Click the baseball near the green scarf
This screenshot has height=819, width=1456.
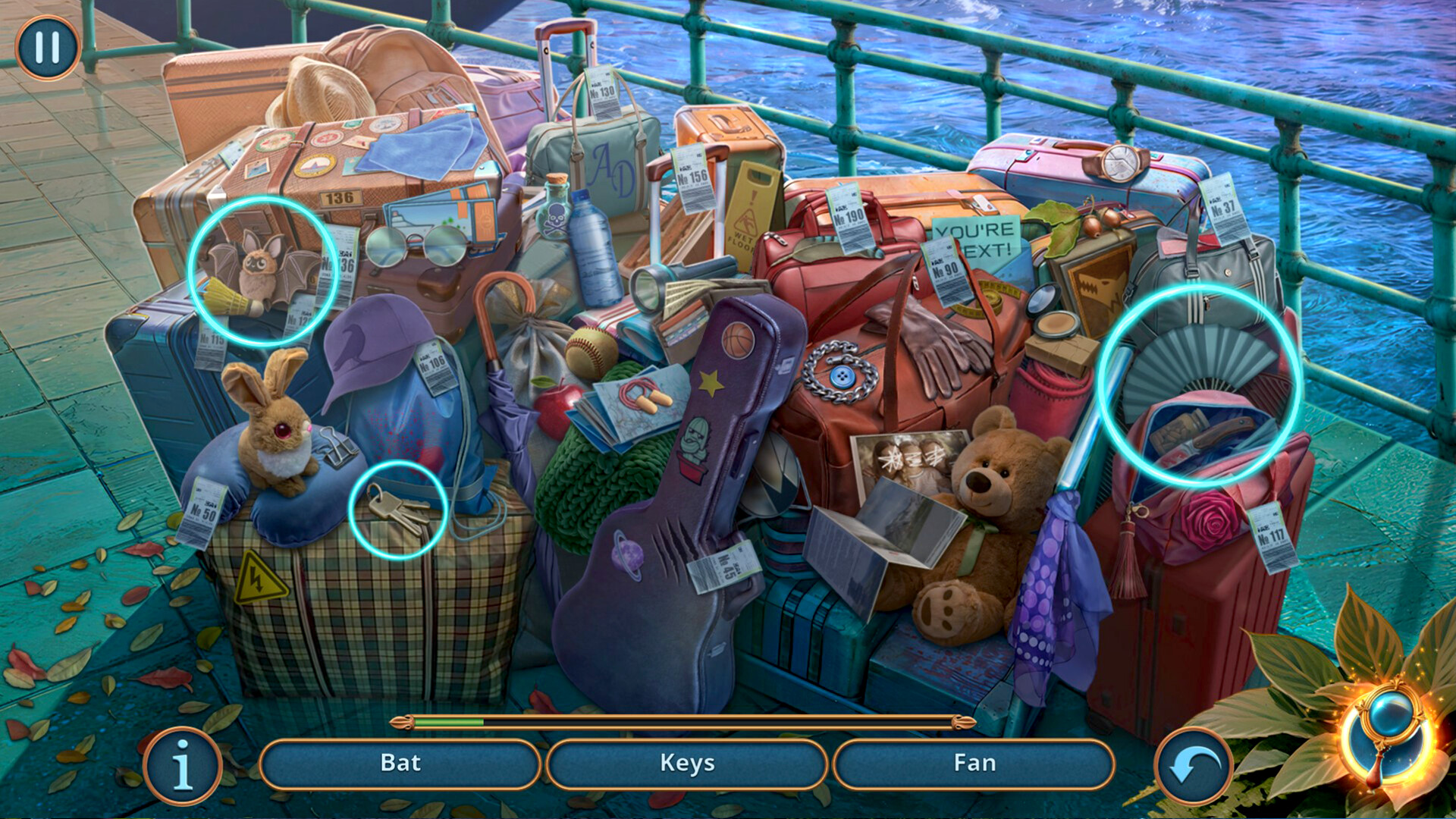click(x=593, y=351)
